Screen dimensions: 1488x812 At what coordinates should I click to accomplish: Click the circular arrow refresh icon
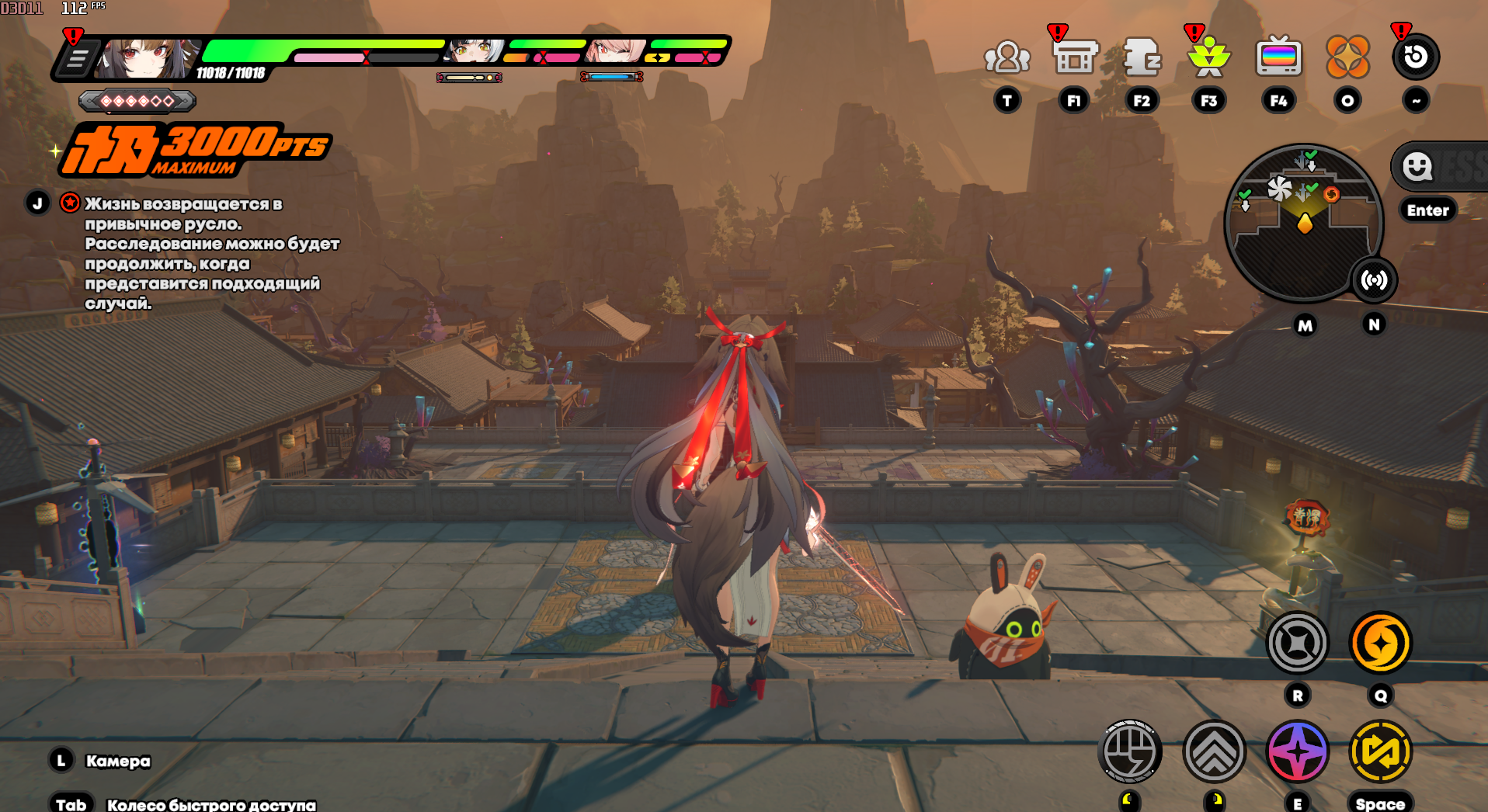[1415, 57]
